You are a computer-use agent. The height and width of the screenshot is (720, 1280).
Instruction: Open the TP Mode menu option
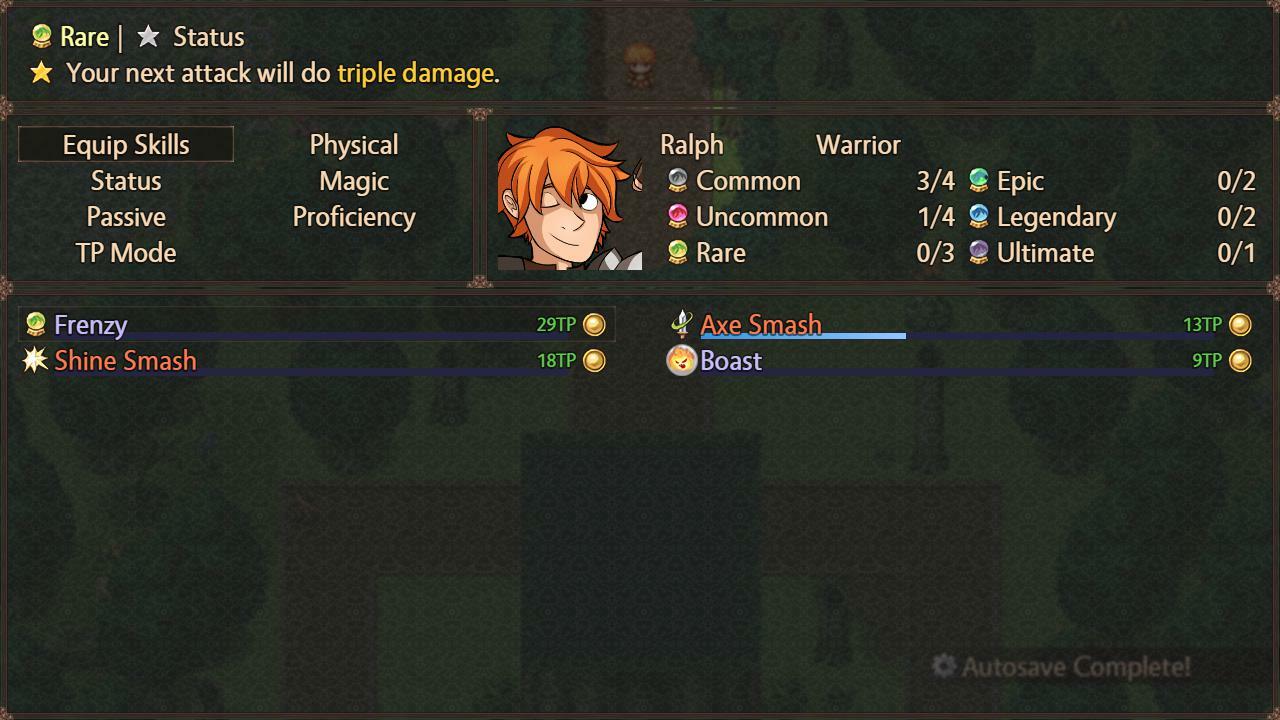(126, 253)
